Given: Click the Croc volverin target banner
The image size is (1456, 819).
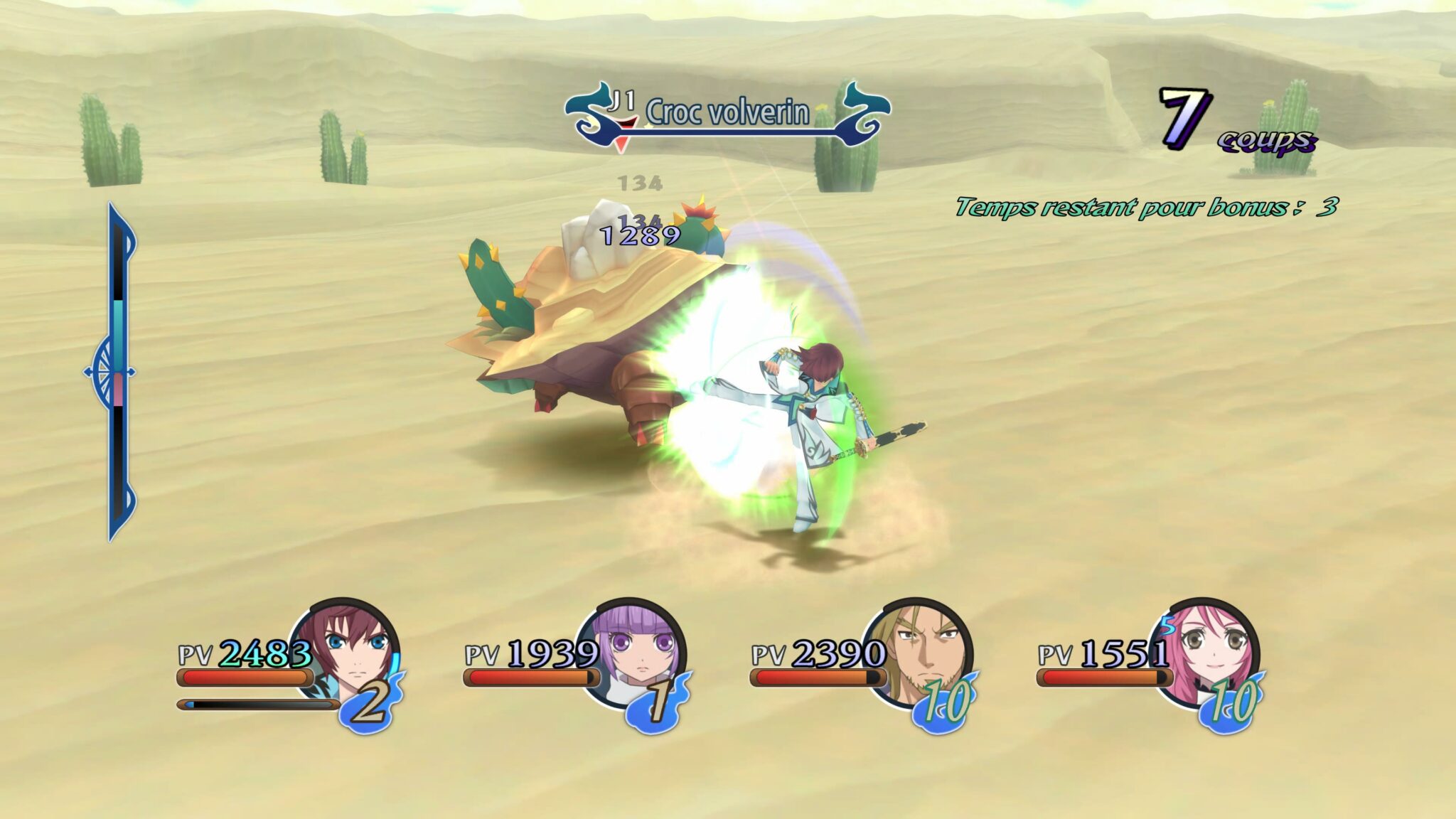Looking at the screenshot, I should coord(727,114).
